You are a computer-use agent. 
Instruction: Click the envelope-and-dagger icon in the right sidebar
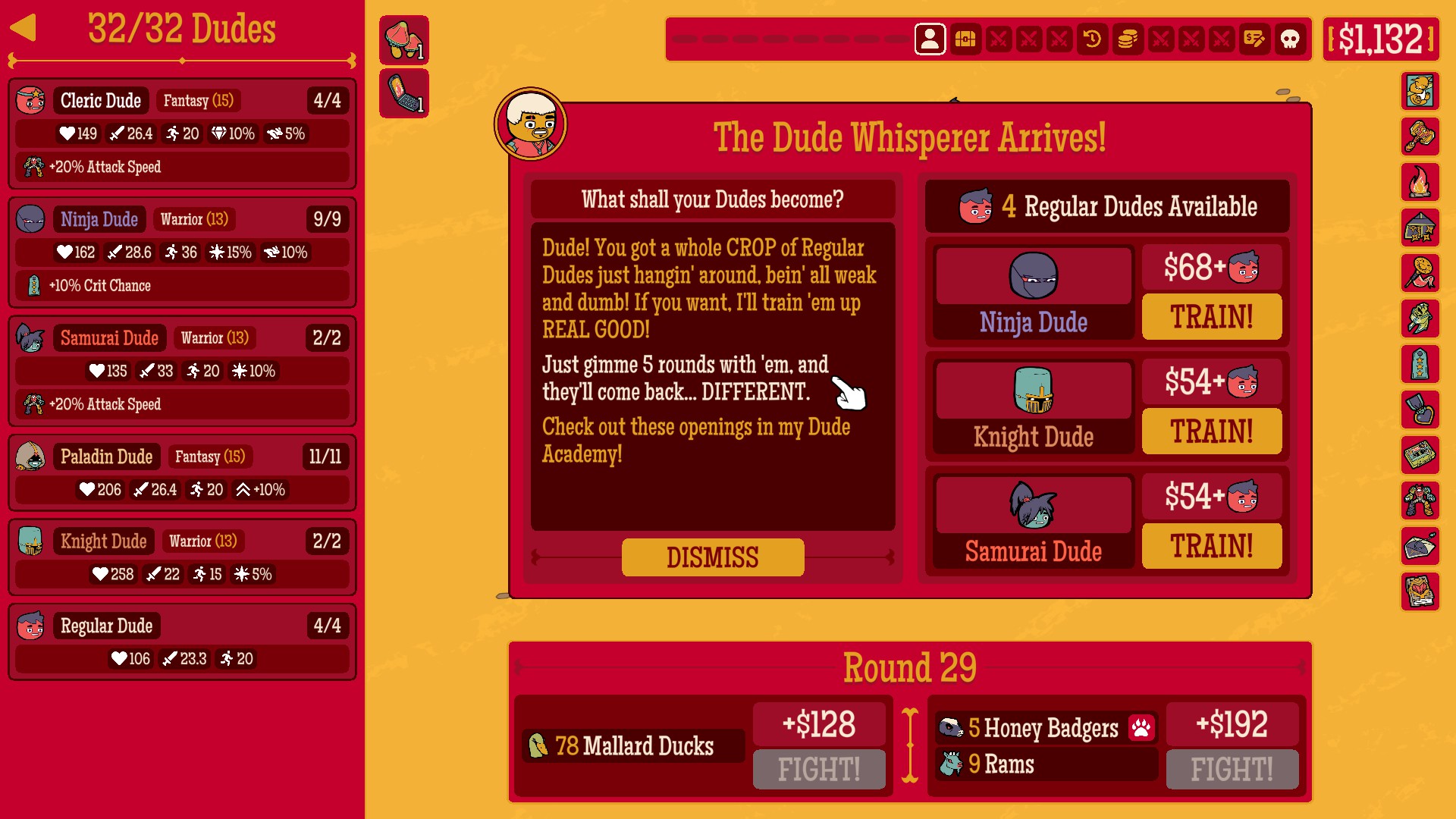click(1421, 548)
